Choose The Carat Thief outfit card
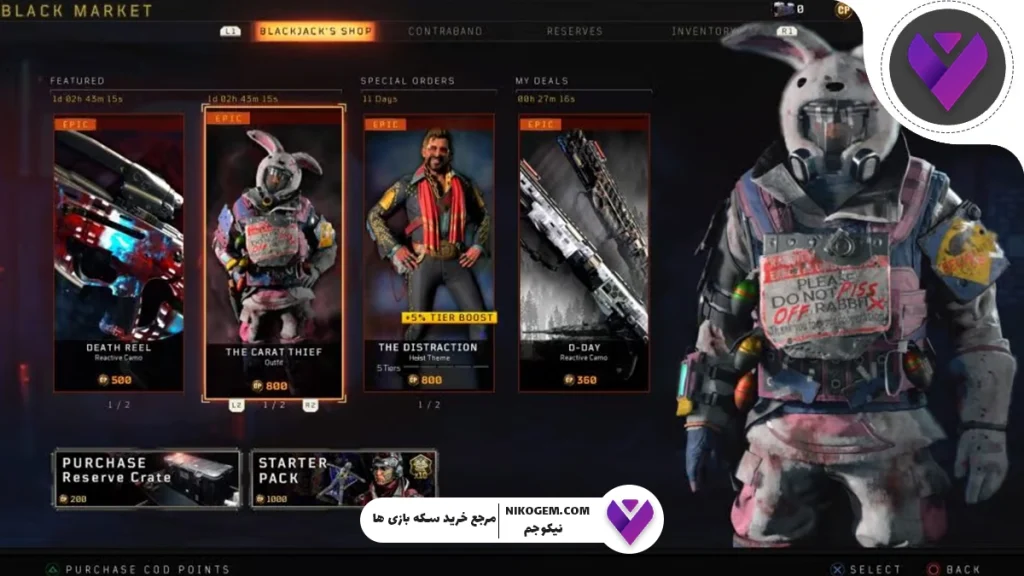This screenshot has height=576, width=1024. pyautogui.click(x=274, y=252)
